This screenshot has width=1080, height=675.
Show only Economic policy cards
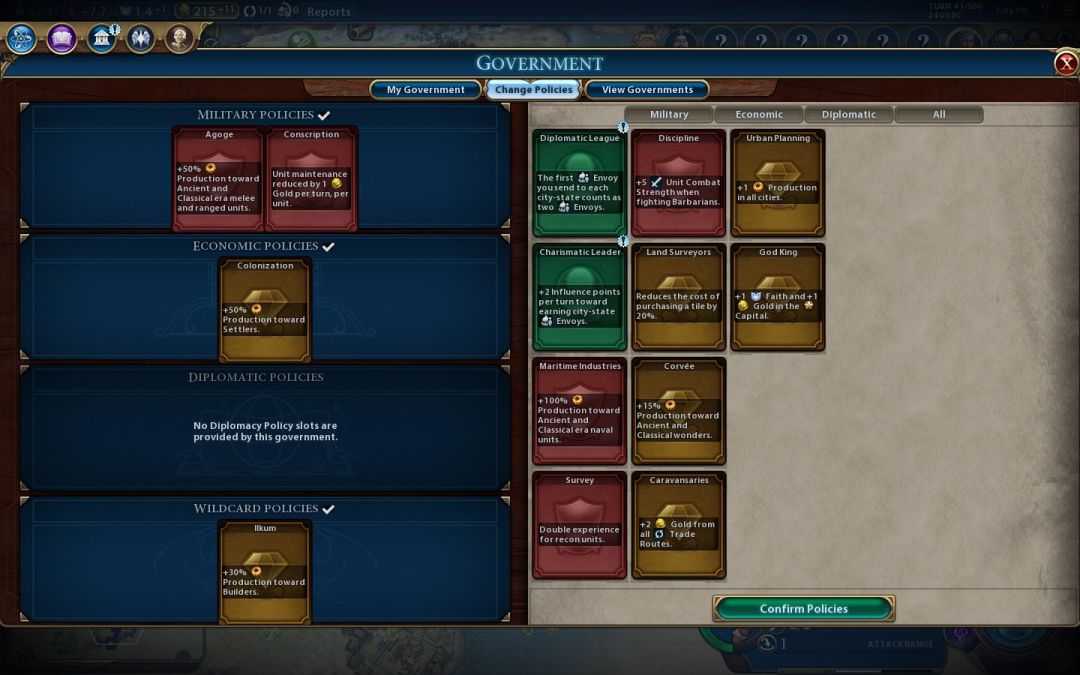[x=759, y=114]
